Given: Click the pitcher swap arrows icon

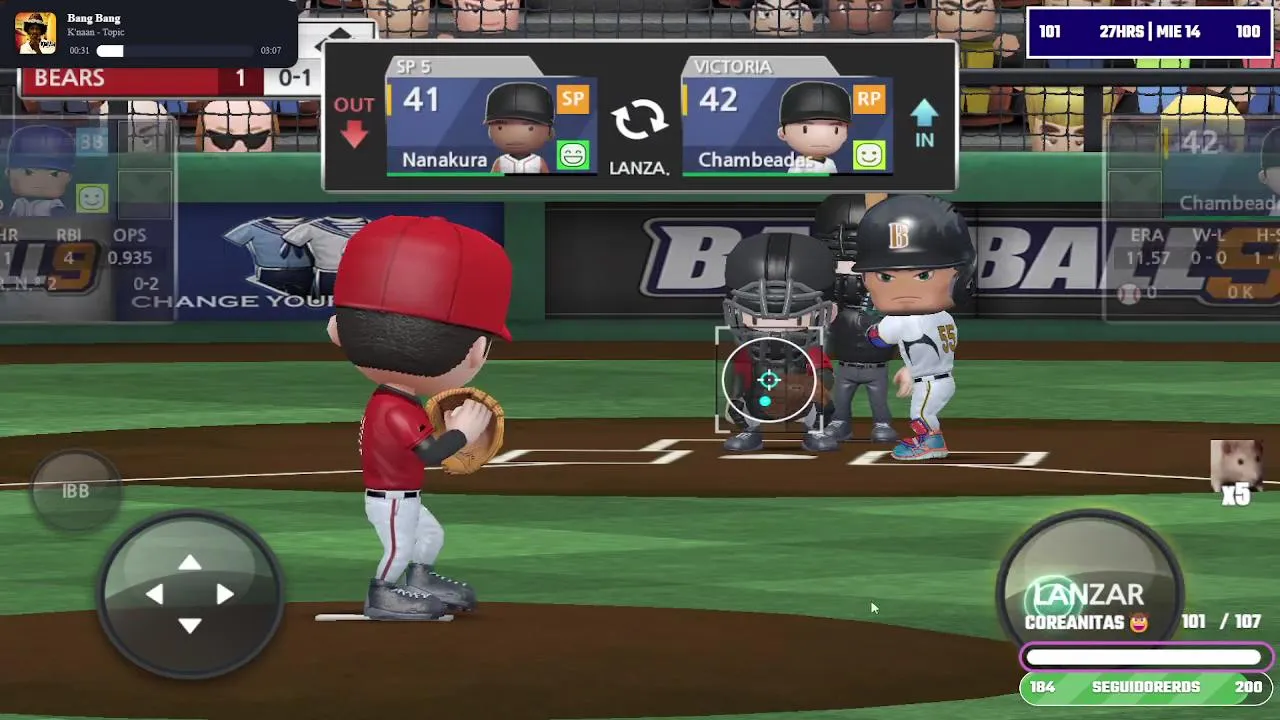Looking at the screenshot, I should pos(639,120).
